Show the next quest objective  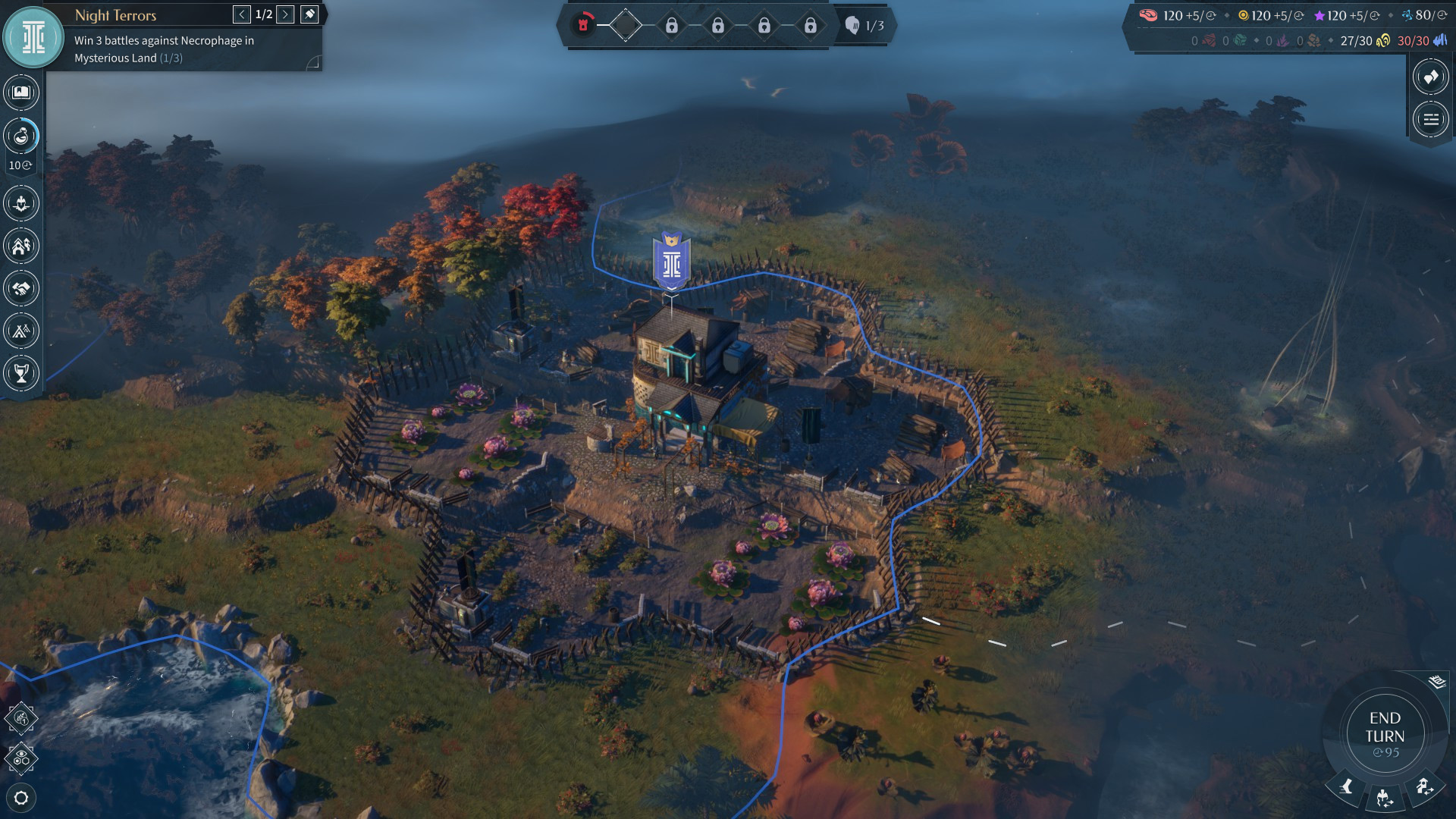pyautogui.click(x=285, y=14)
